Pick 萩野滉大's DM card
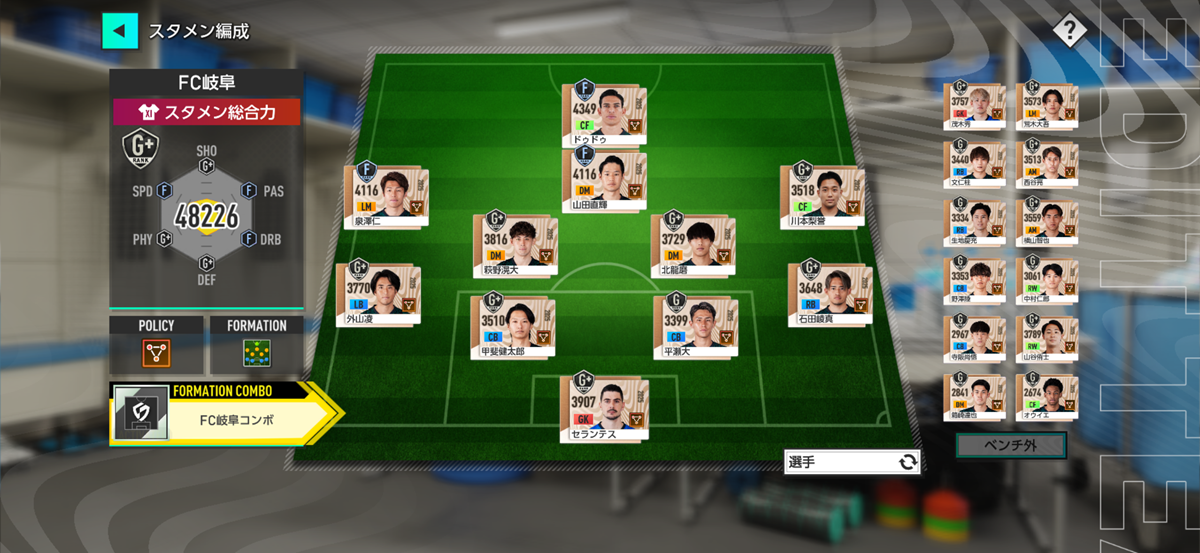Image resolution: width=1200 pixels, height=553 pixels. click(x=515, y=245)
